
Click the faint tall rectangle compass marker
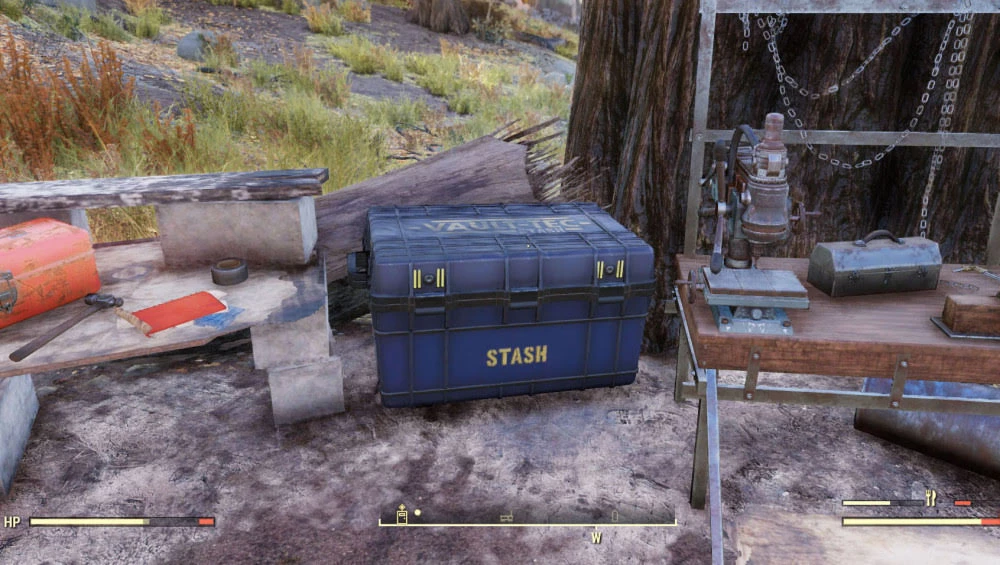coord(615,516)
